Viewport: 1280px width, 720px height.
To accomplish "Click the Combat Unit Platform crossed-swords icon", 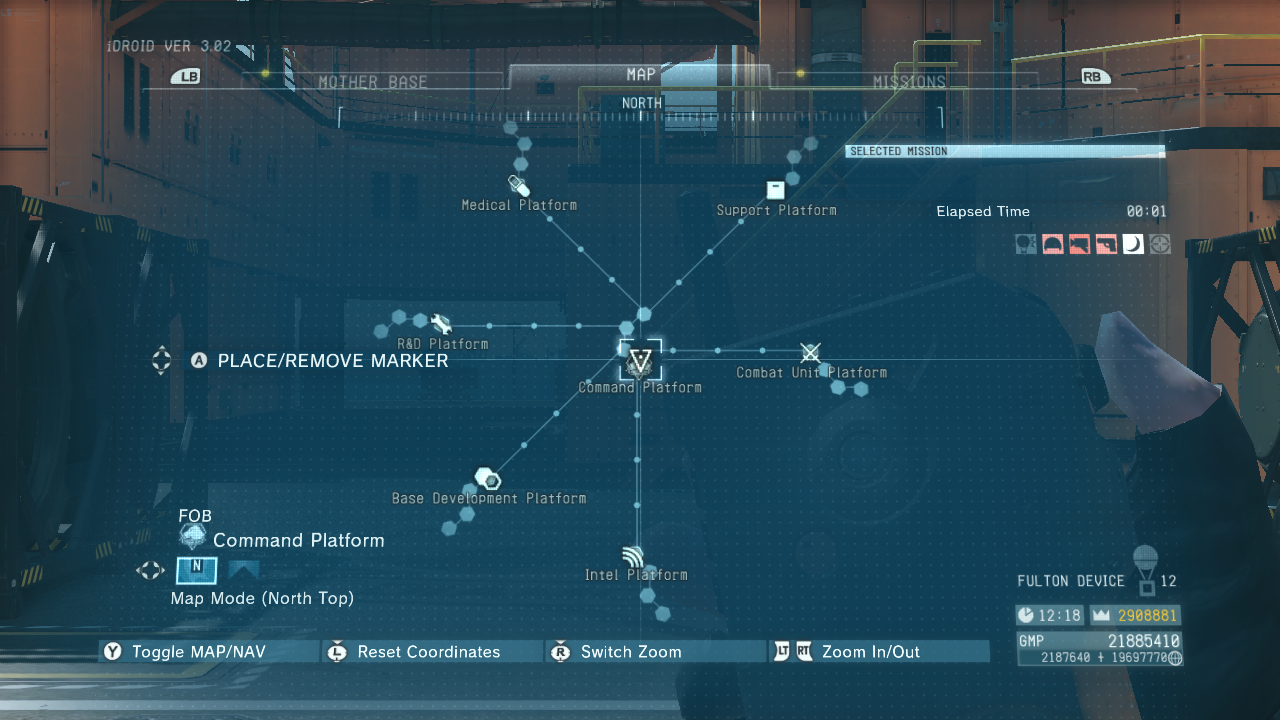I will (x=810, y=352).
